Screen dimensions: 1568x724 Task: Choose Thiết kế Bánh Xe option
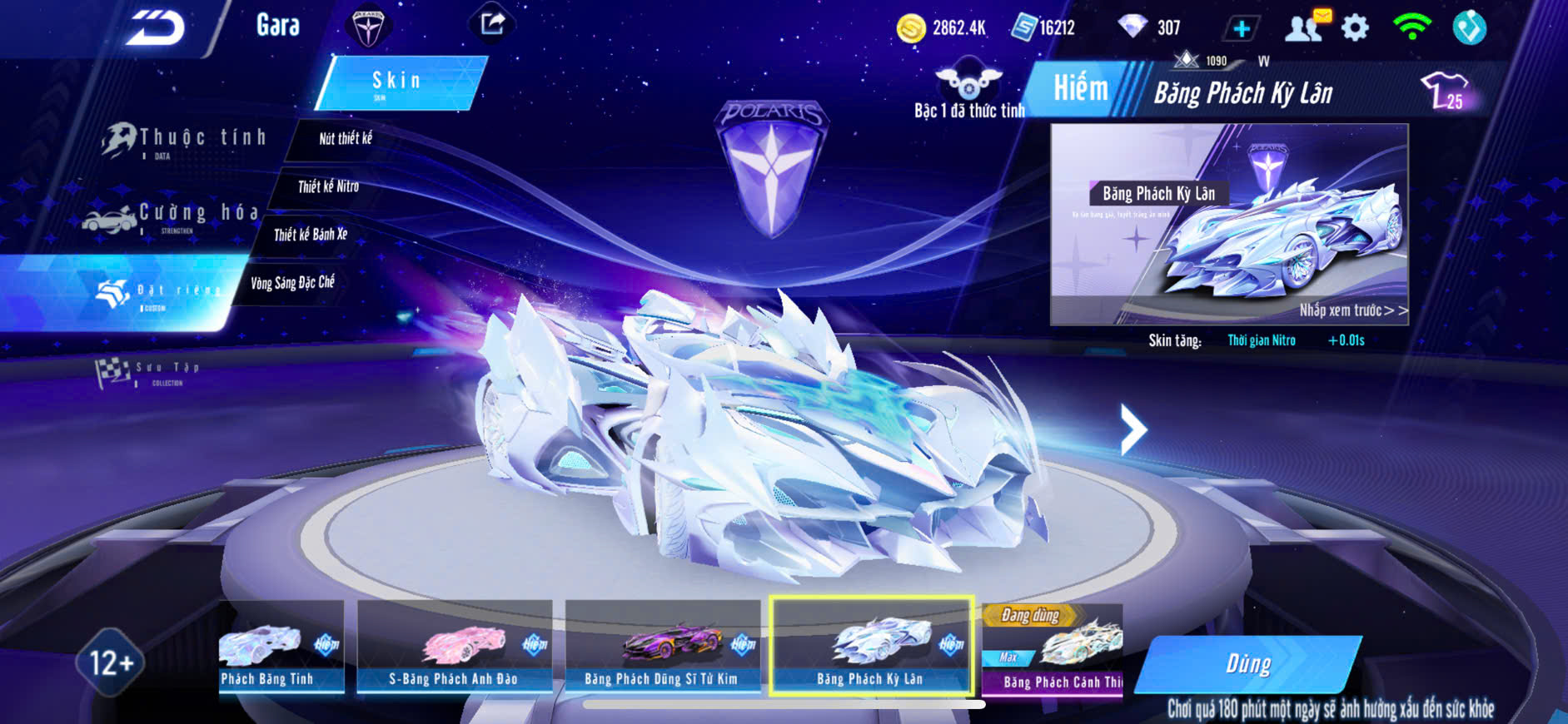[x=311, y=235]
